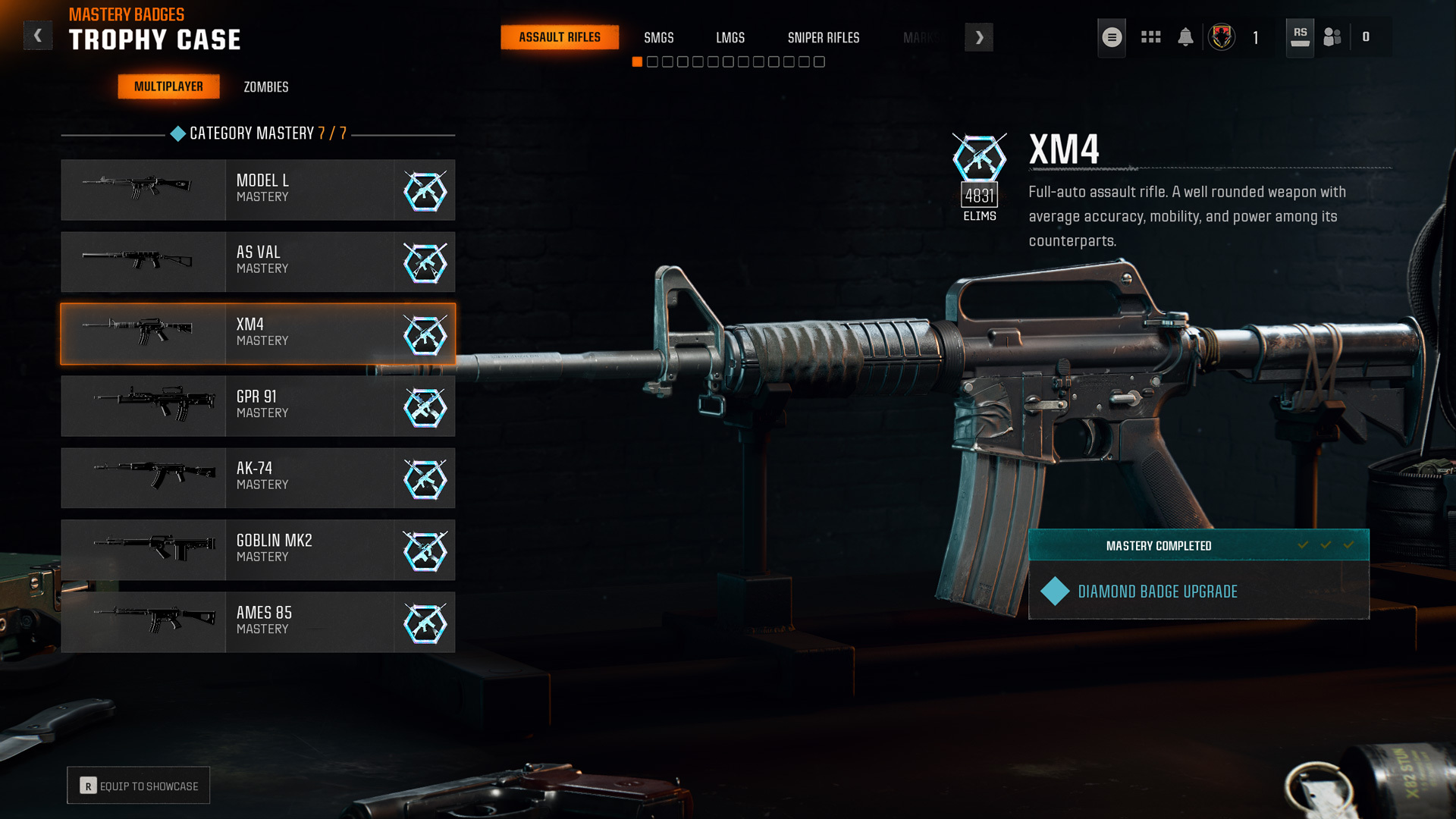Open the SMGs category
The image size is (1456, 819).
coord(658,37)
